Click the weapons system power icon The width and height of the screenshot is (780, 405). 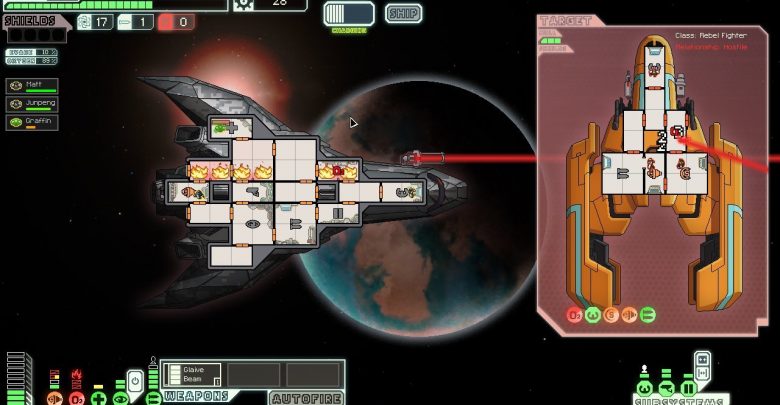(153, 398)
